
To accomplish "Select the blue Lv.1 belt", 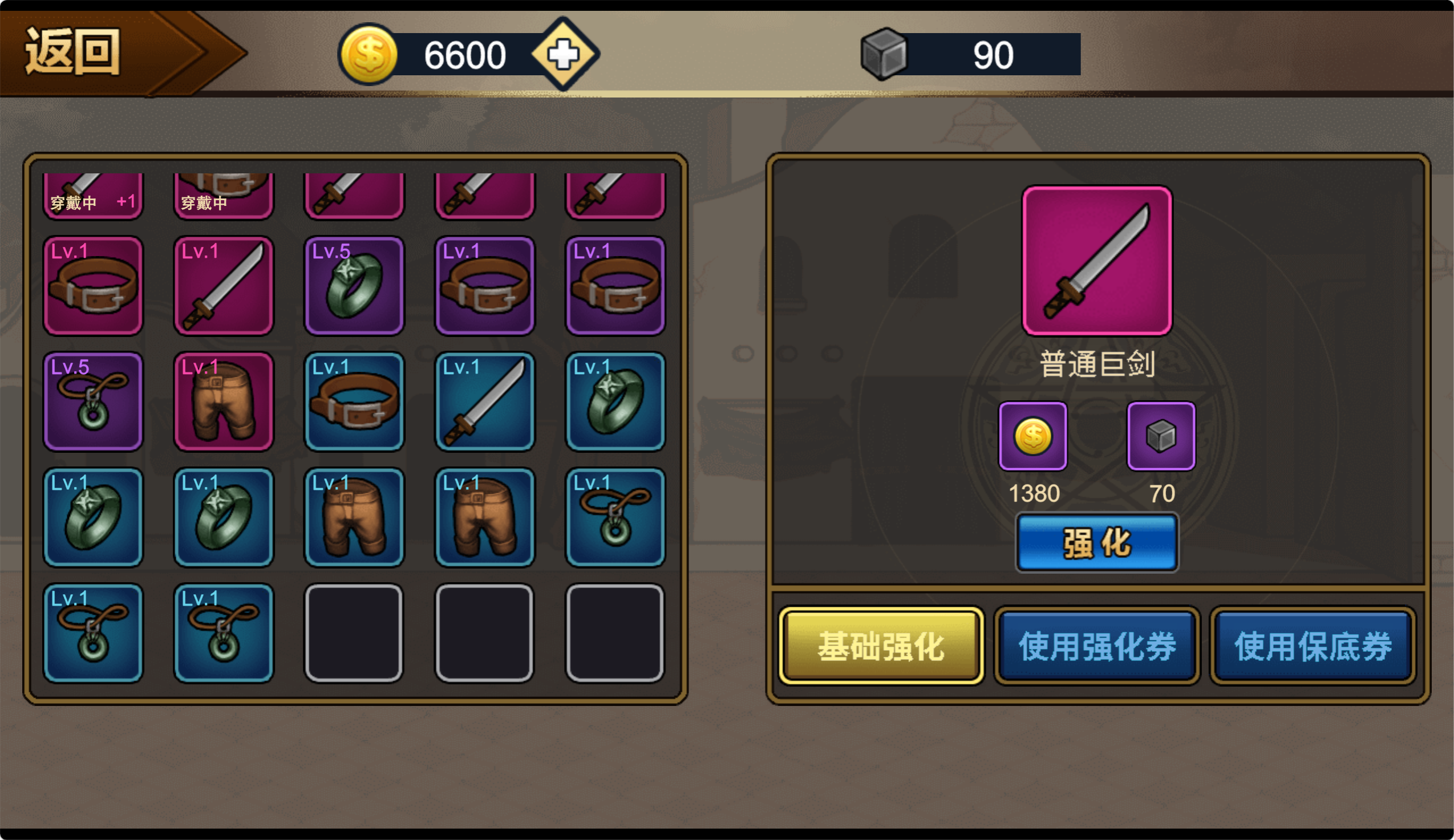I will (354, 401).
